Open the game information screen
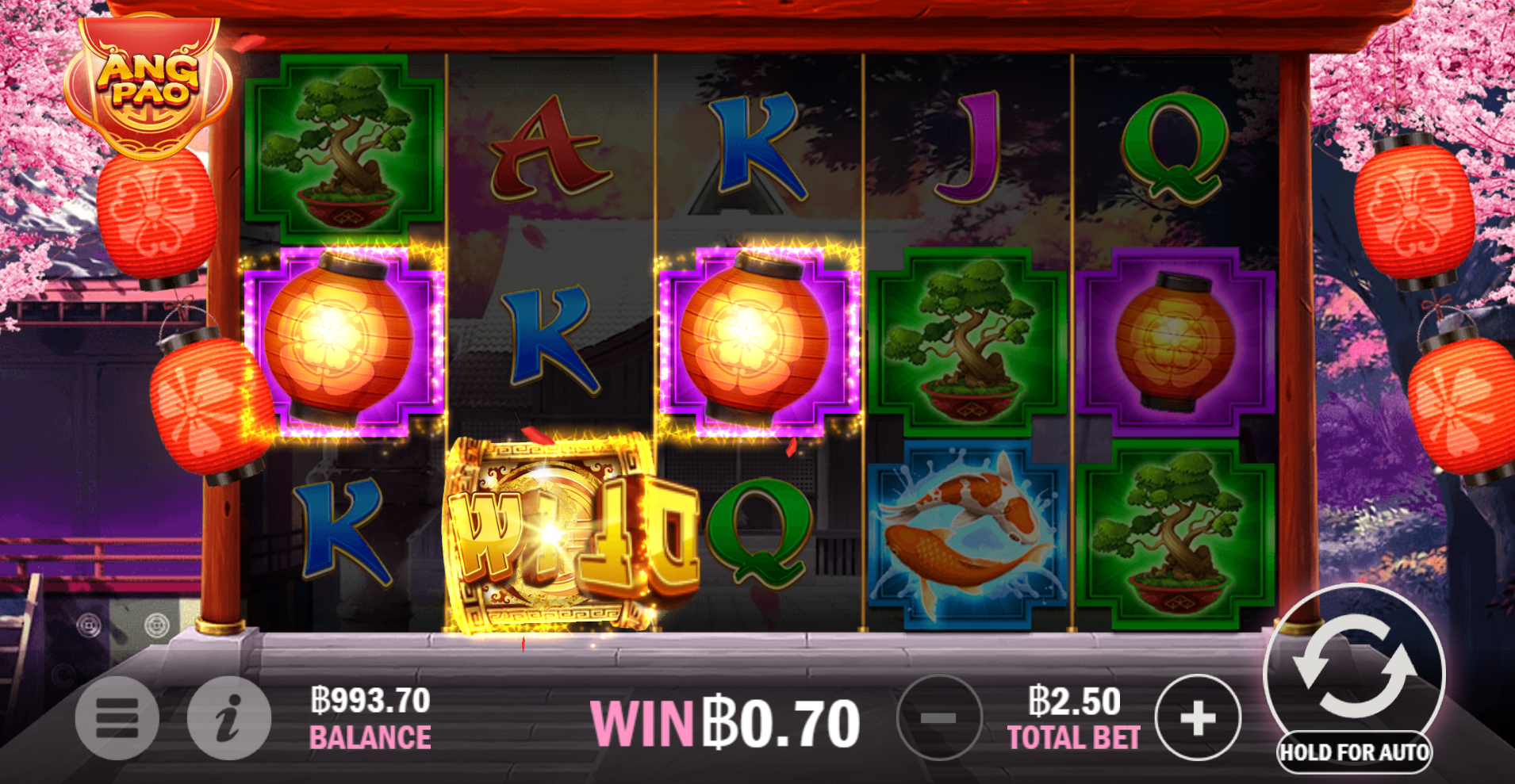 228,717
